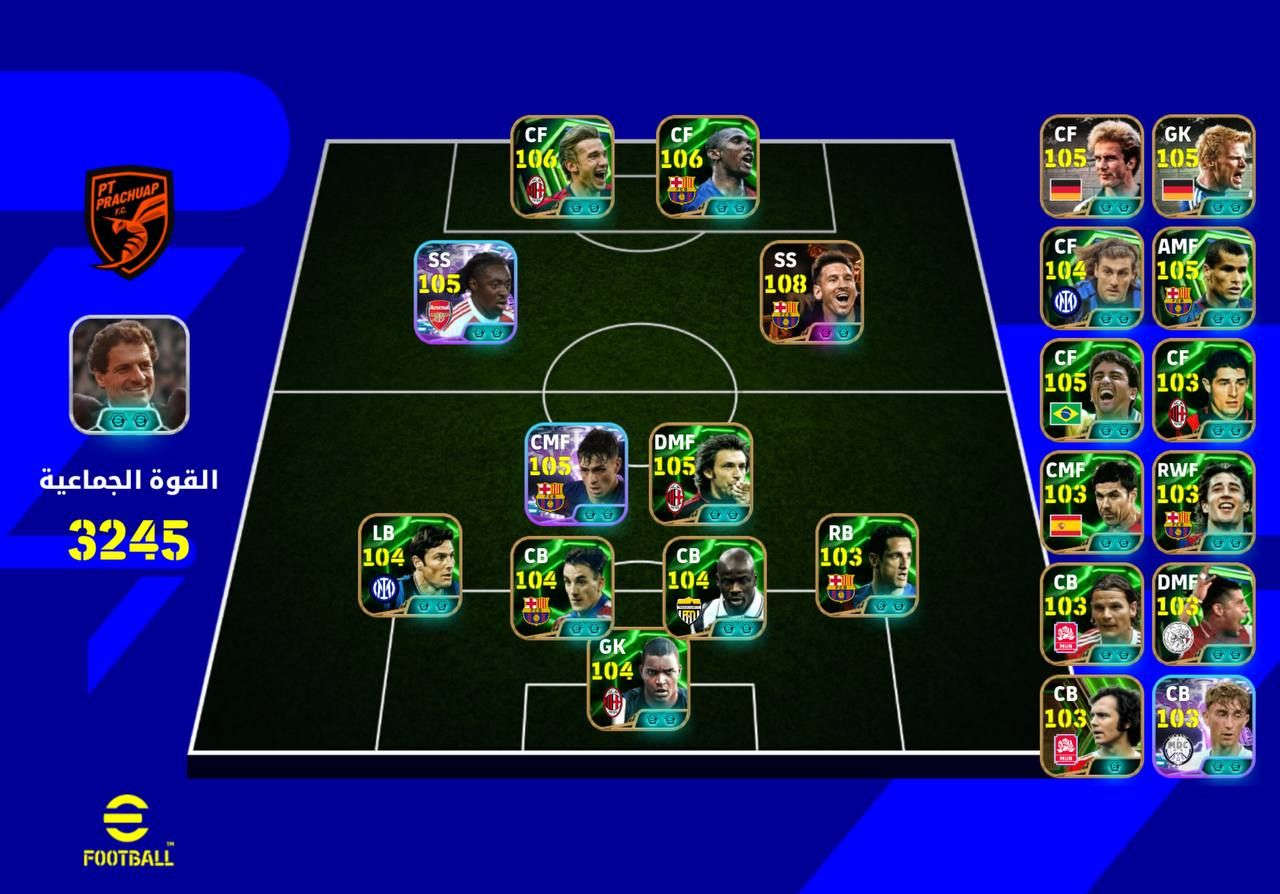Select the CMF 105 midfielder card
This screenshot has width=1280, height=894.
pyautogui.click(x=576, y=474)
